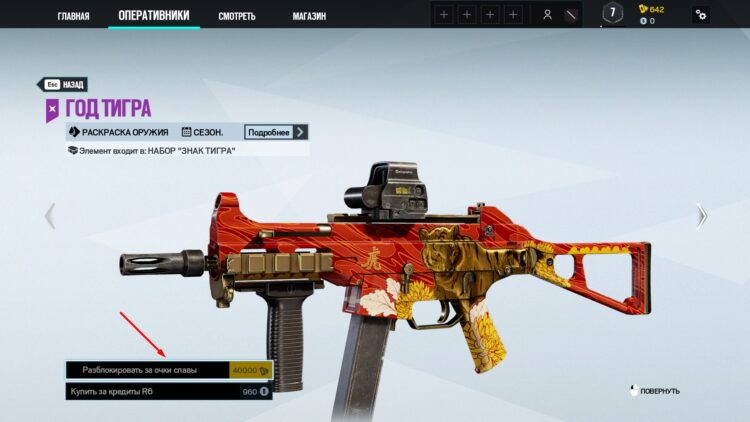
Task: Select the 642 renown currency counter
Action: 651,9
